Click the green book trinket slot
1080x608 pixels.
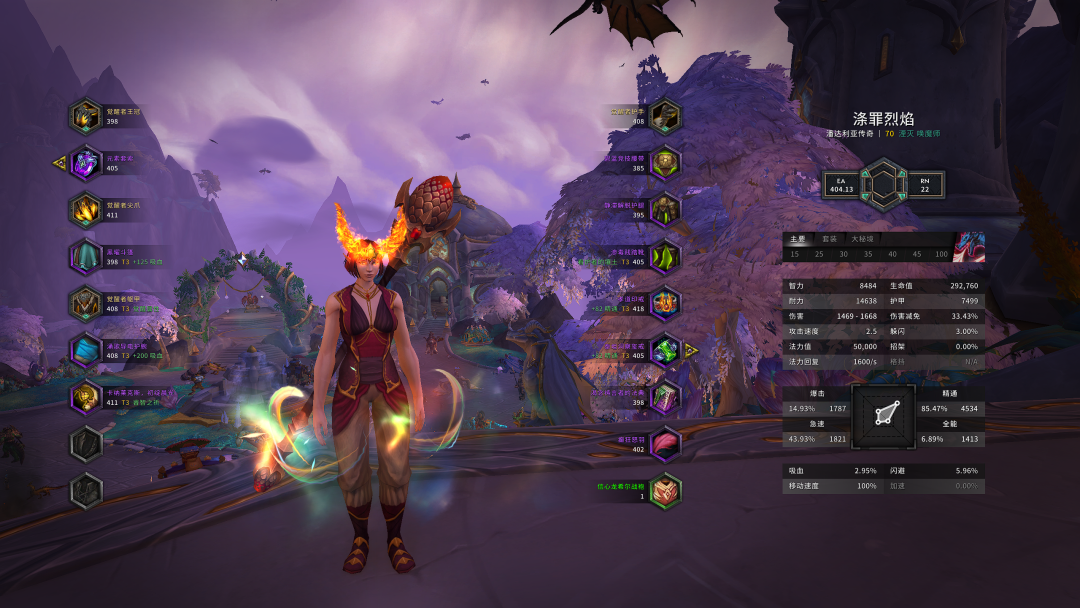(x=665, y=397)
